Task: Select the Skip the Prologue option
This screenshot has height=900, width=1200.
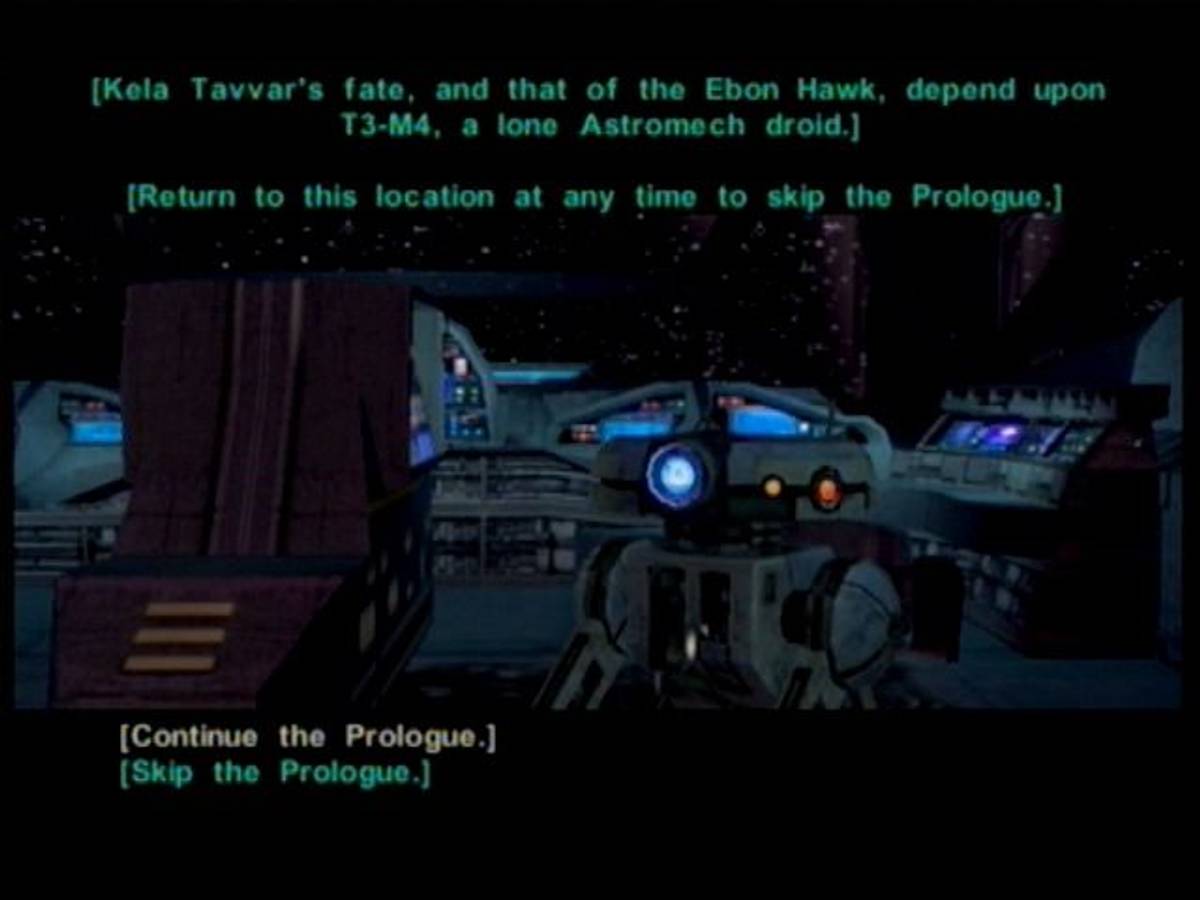Action: coord(275,773)
